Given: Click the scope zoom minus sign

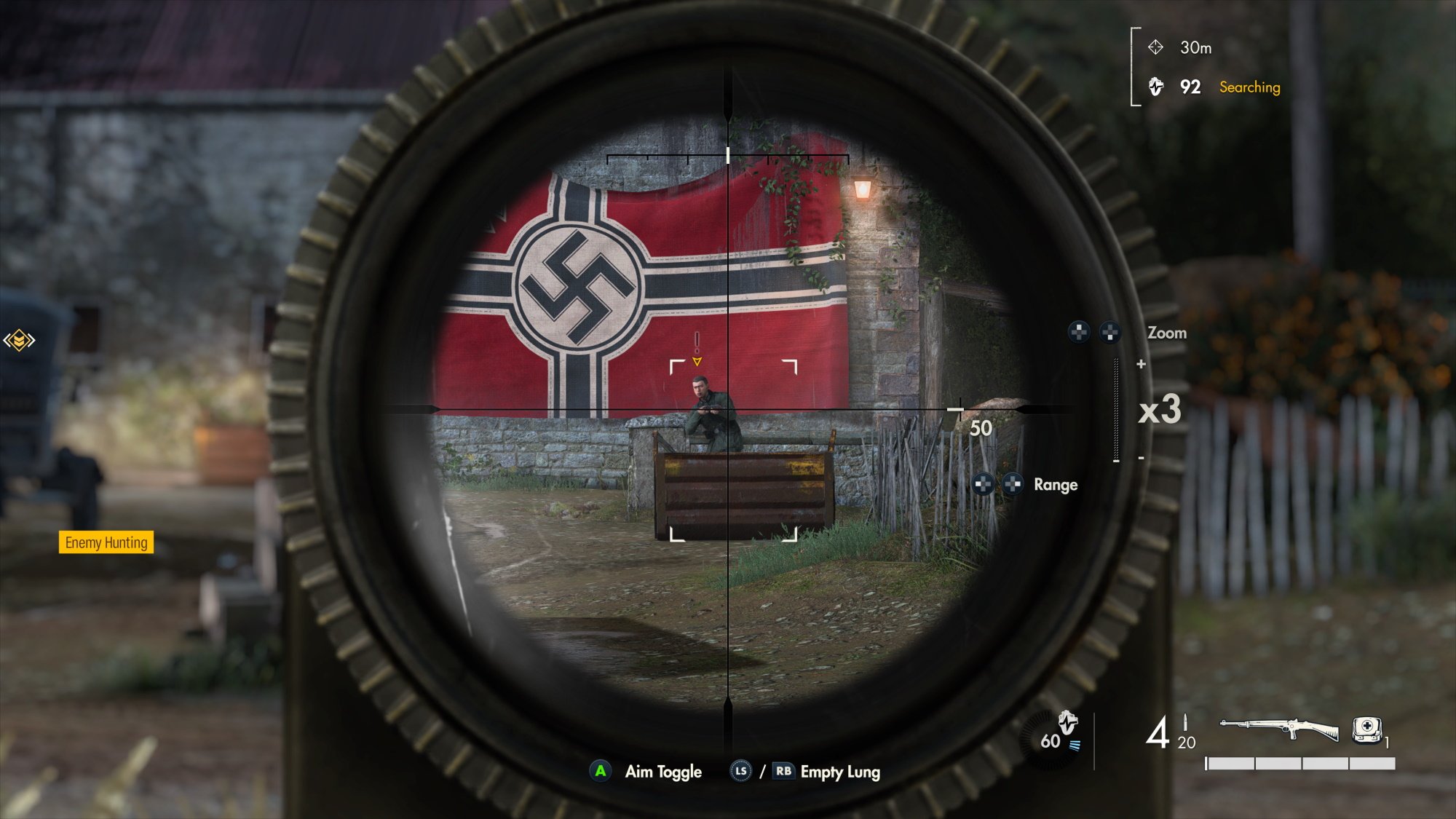Looking at the screenshot, I should tap(1141, 458).
